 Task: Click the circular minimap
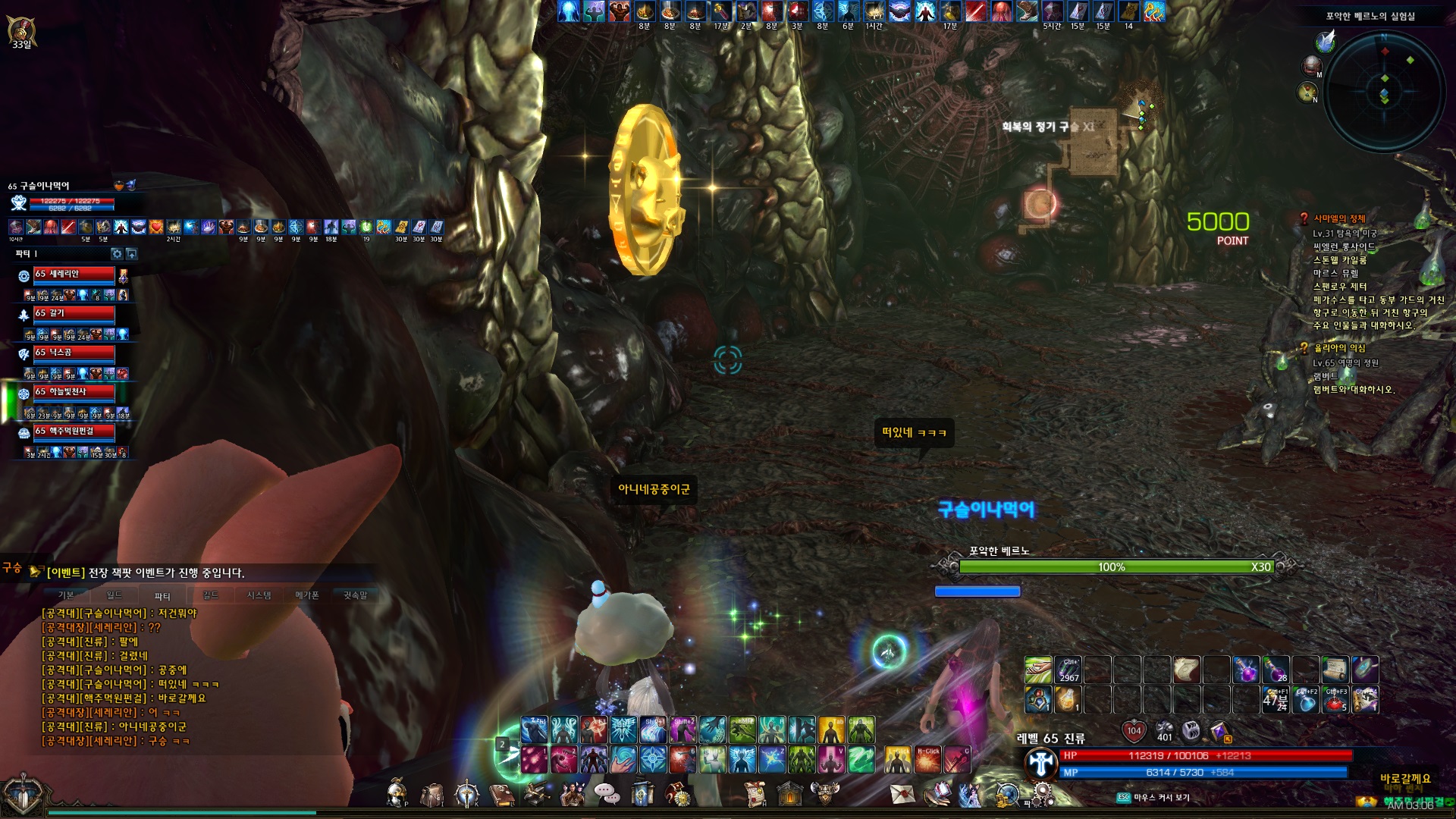pos(1384,91)
